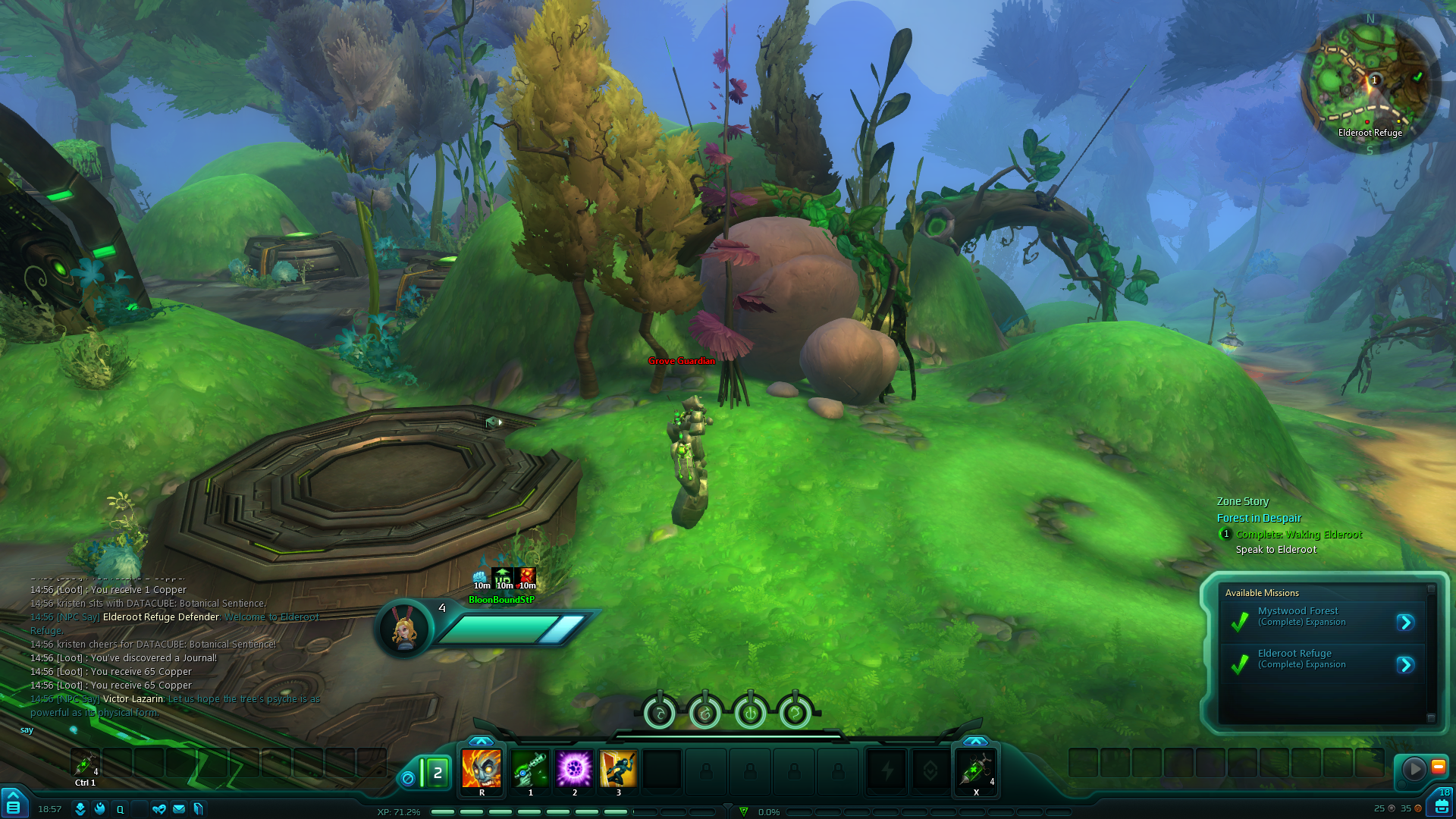Click the round play arrow button
The height and width of the screenshot is (819, 1456).
[1414, 769]
